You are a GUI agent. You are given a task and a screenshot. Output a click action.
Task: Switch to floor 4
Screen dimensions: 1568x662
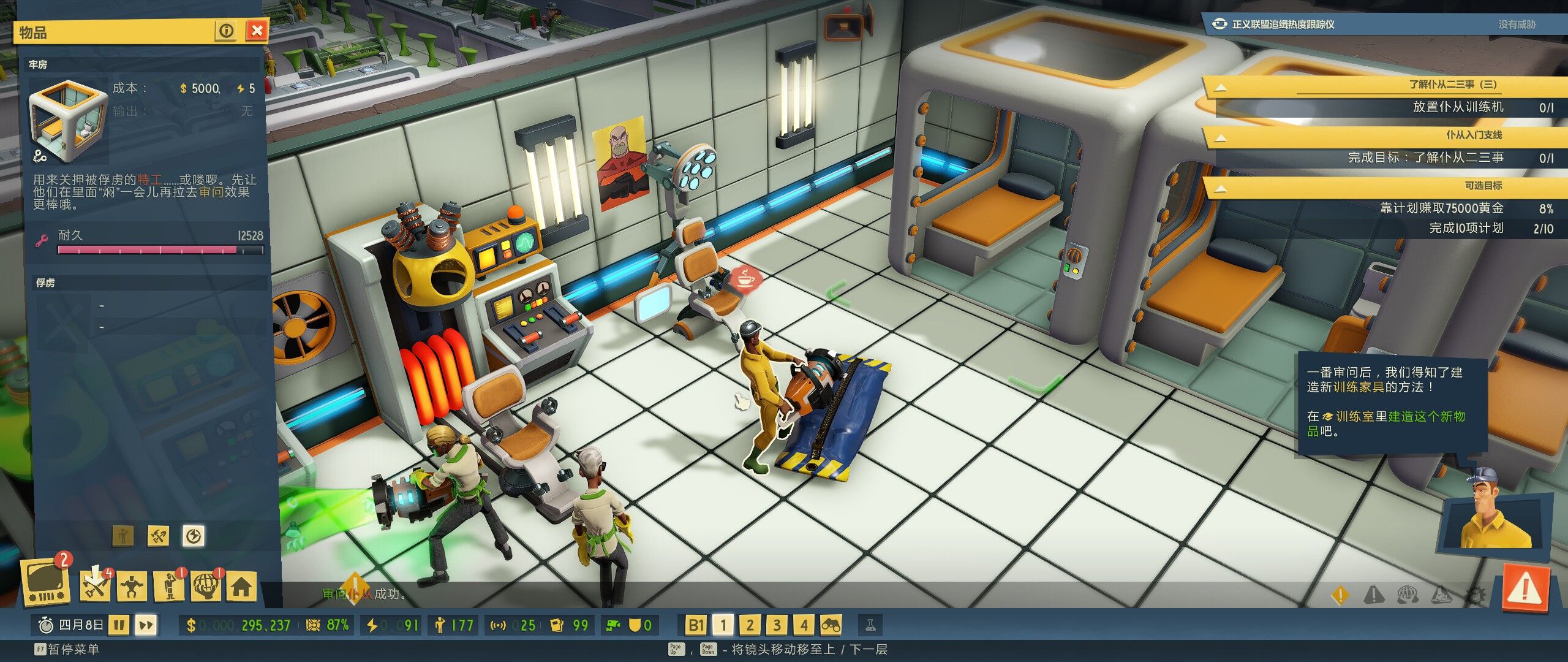804,625
